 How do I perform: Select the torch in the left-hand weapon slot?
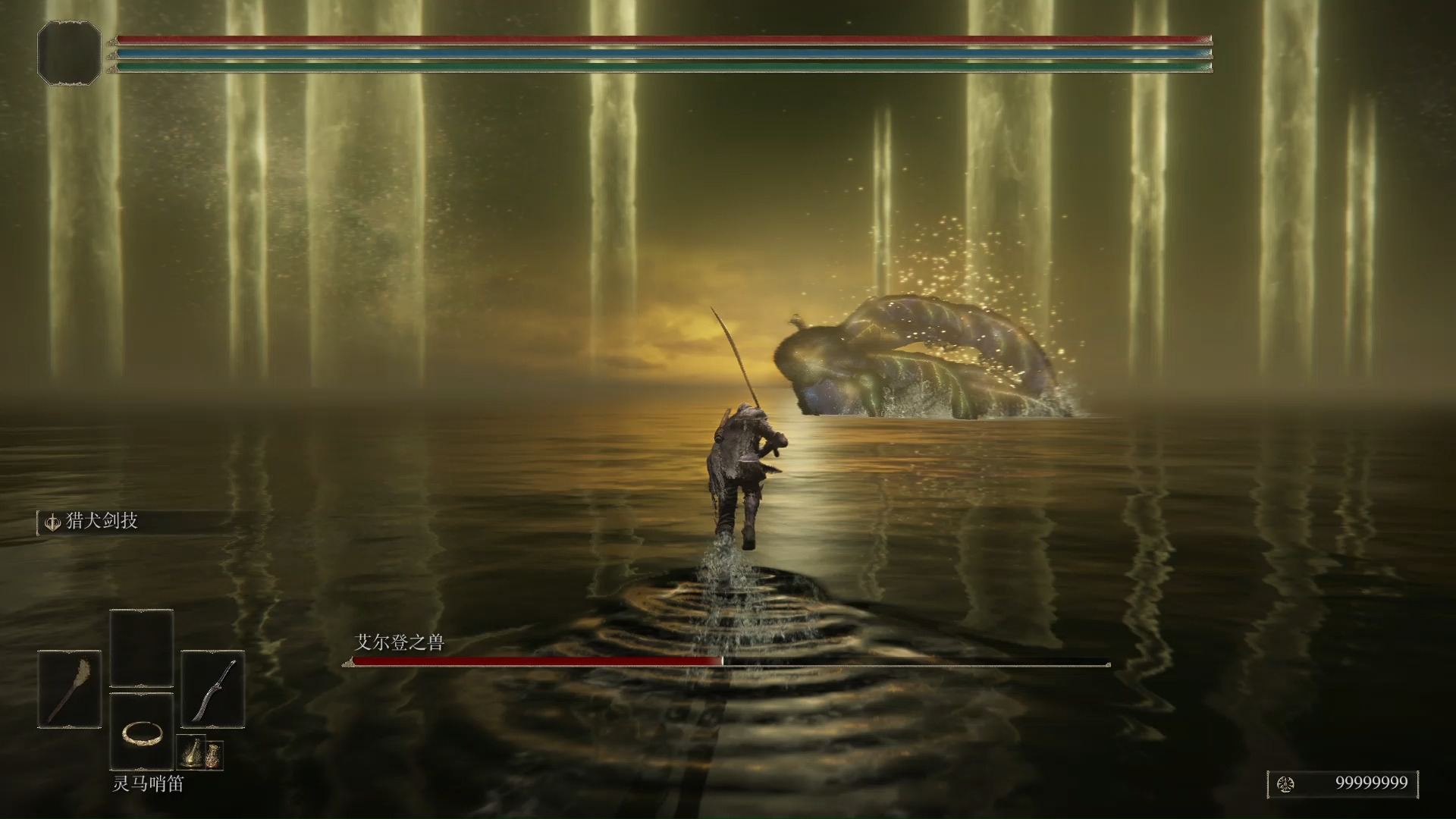(69, 689)
